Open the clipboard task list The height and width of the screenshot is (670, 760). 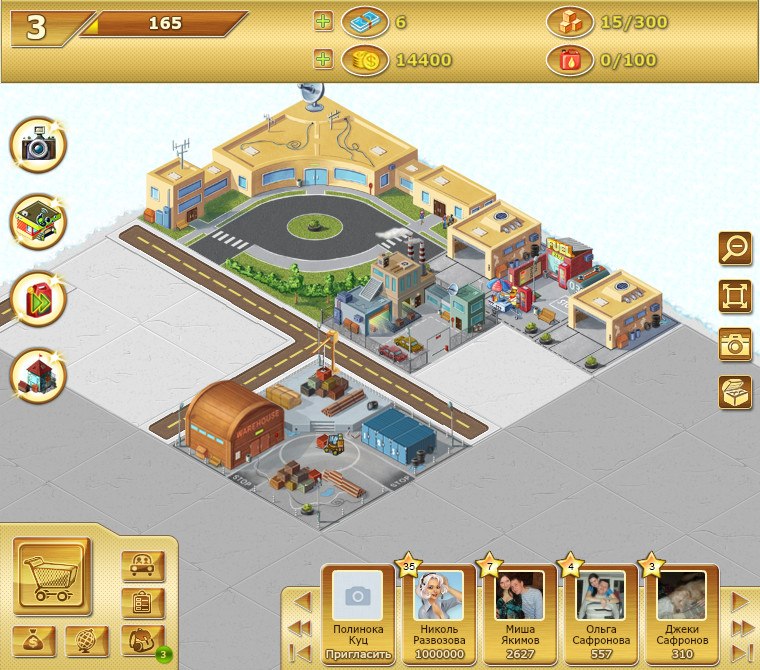(142, 603)
